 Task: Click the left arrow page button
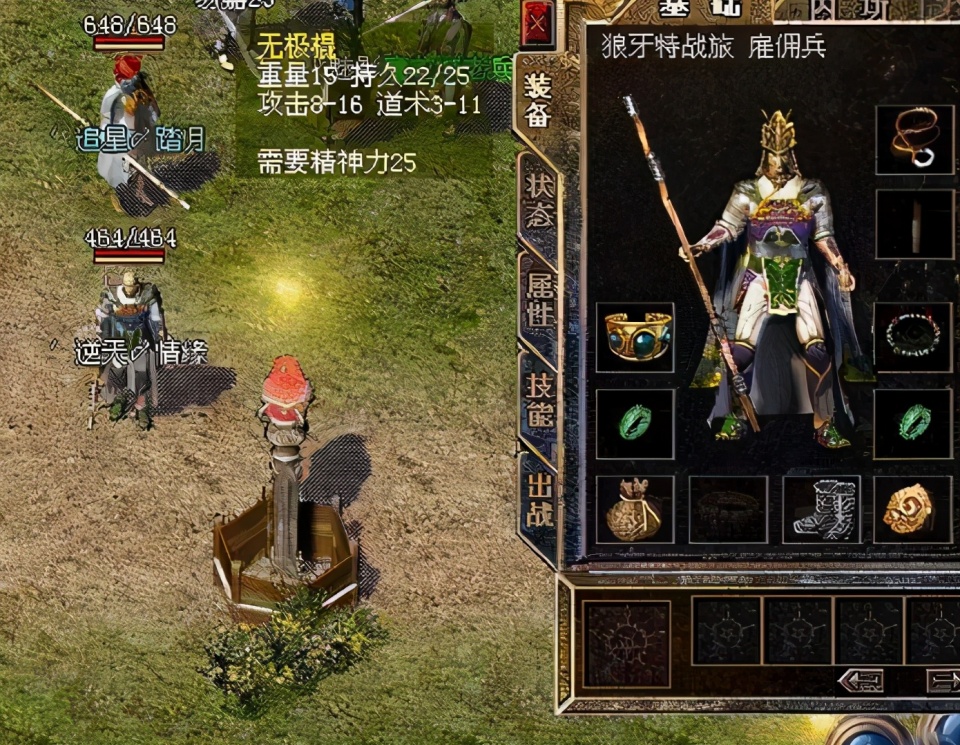(x=860, y=681)
